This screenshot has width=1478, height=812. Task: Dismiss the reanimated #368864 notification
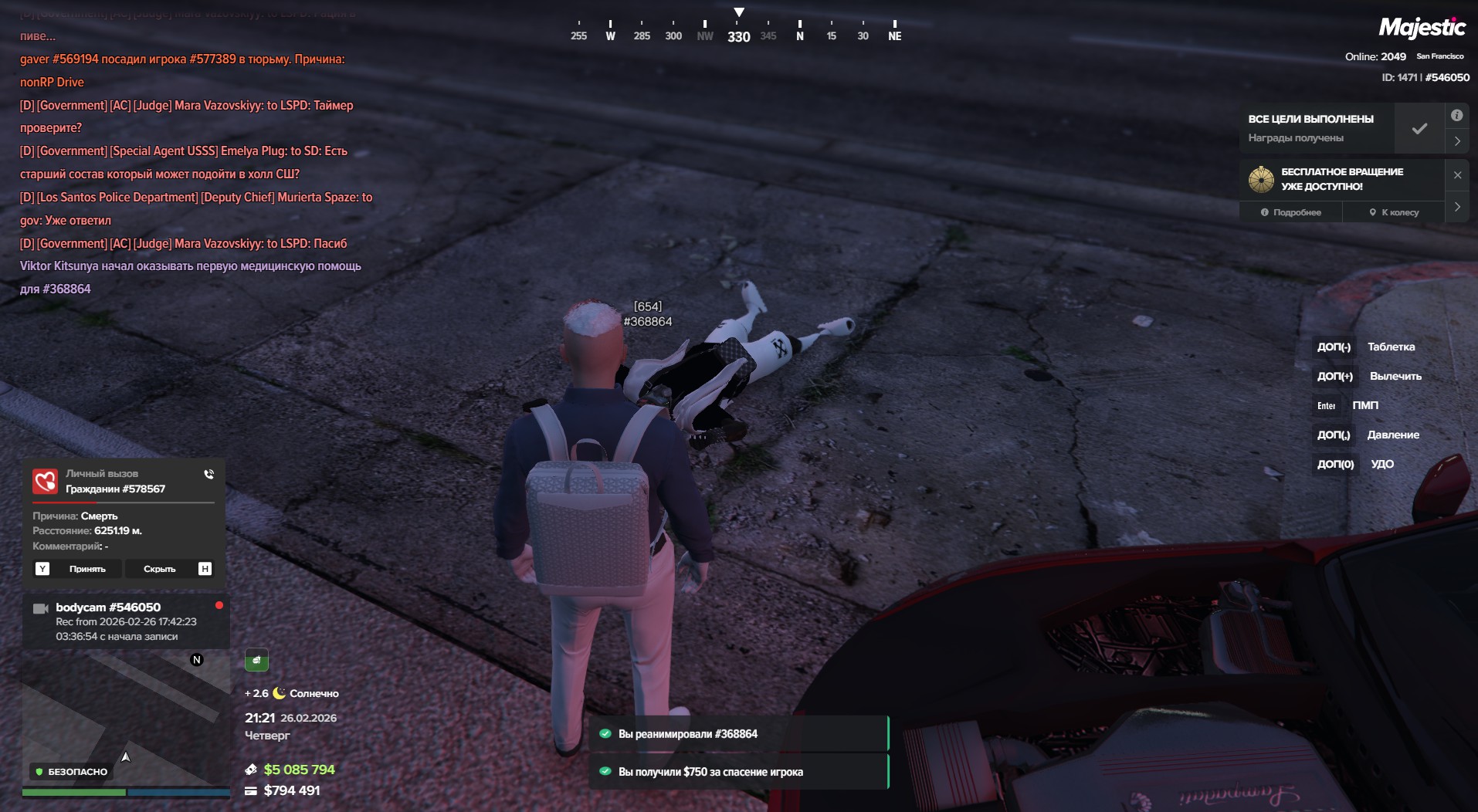pyautogui.click(x=739, y=734)
